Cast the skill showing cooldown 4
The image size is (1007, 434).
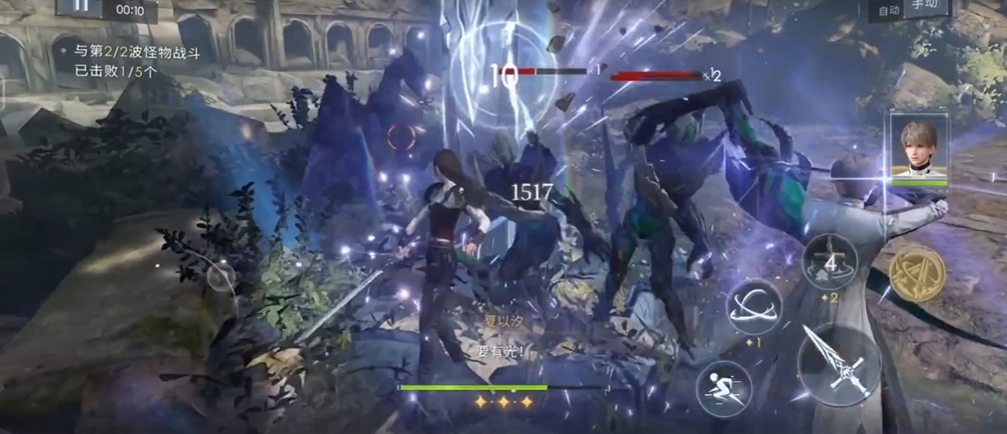point(829,262)
